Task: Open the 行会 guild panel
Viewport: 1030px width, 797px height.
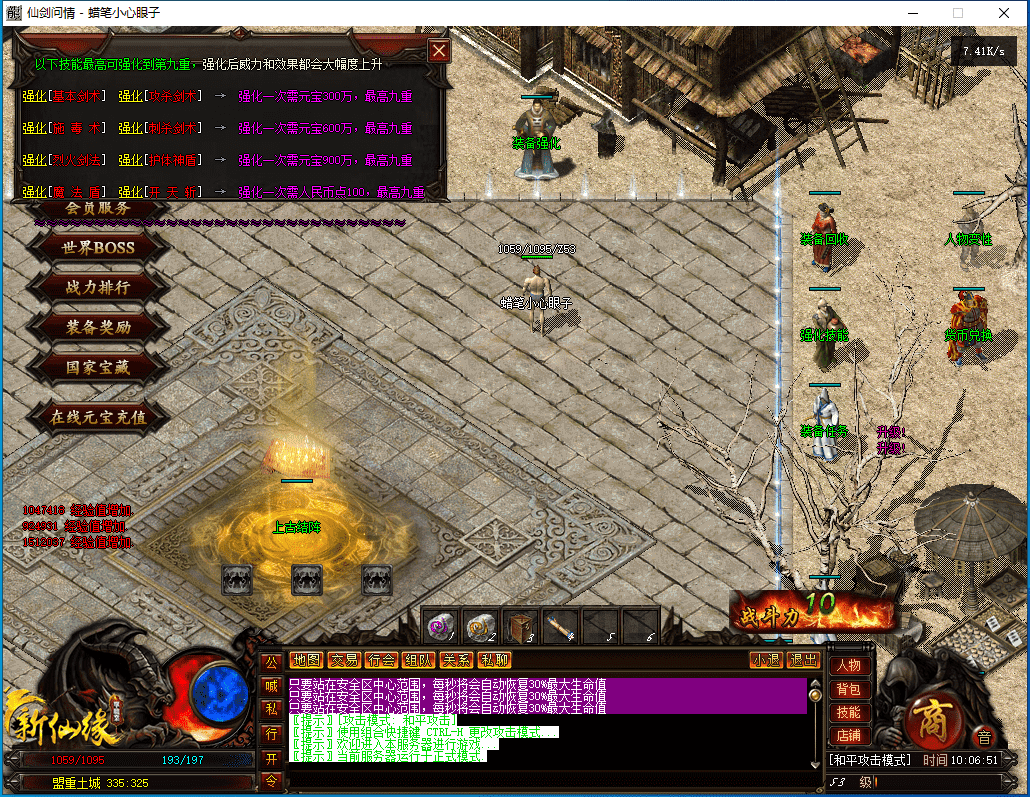Action: click(380, 660)
